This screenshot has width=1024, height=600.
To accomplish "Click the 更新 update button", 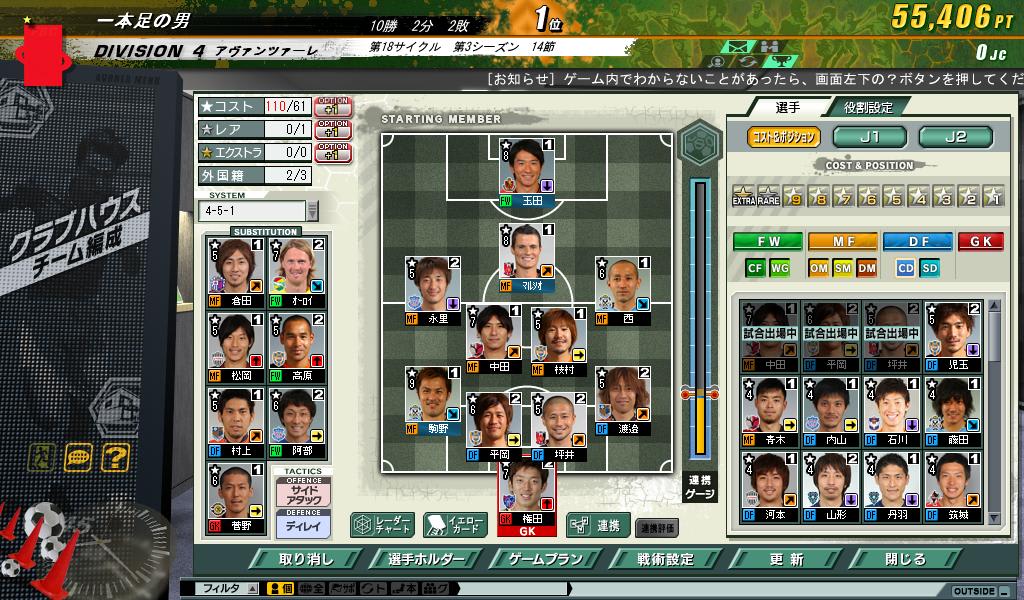I will [786, 559].
